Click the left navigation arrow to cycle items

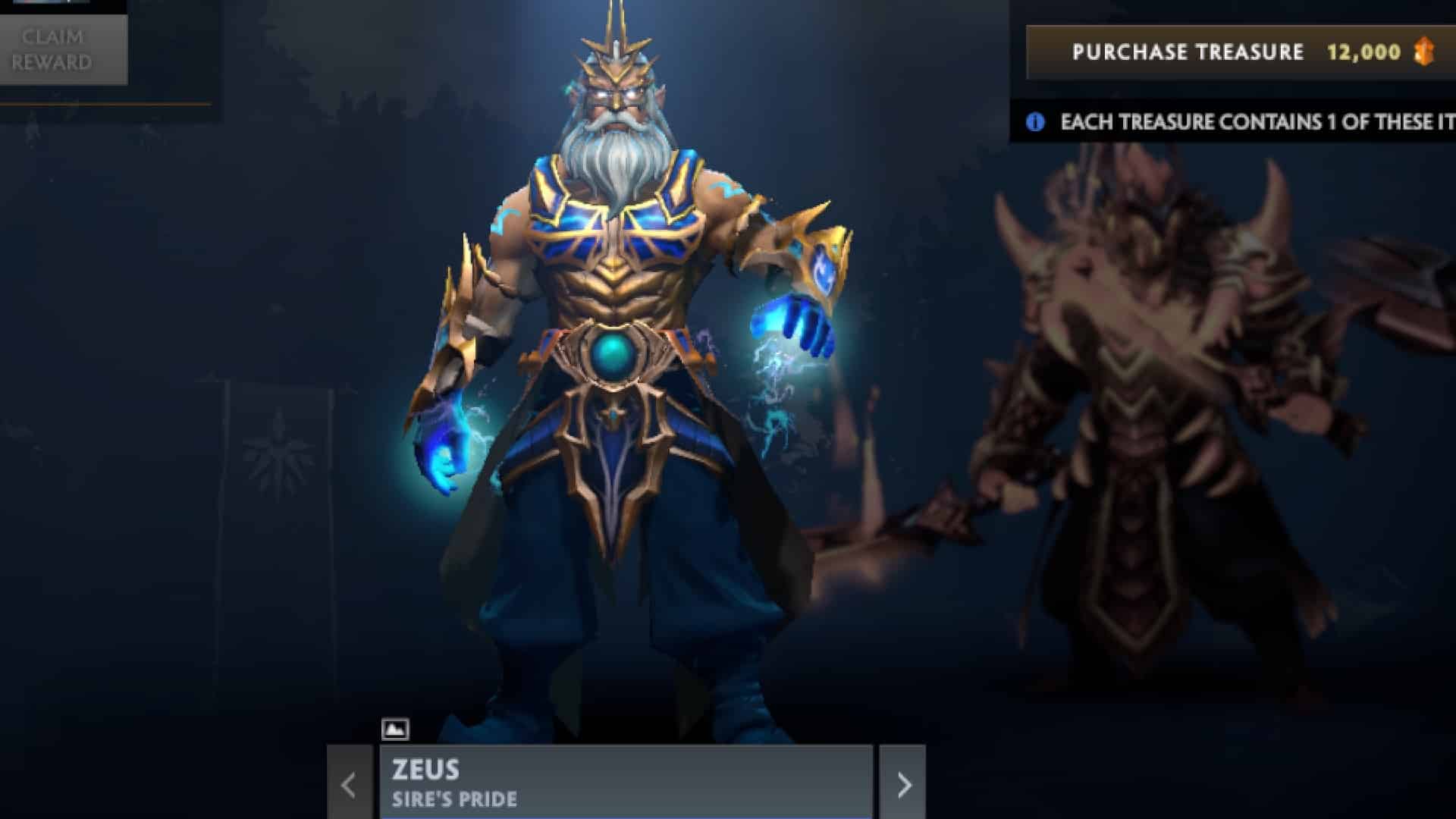point(348,785)
